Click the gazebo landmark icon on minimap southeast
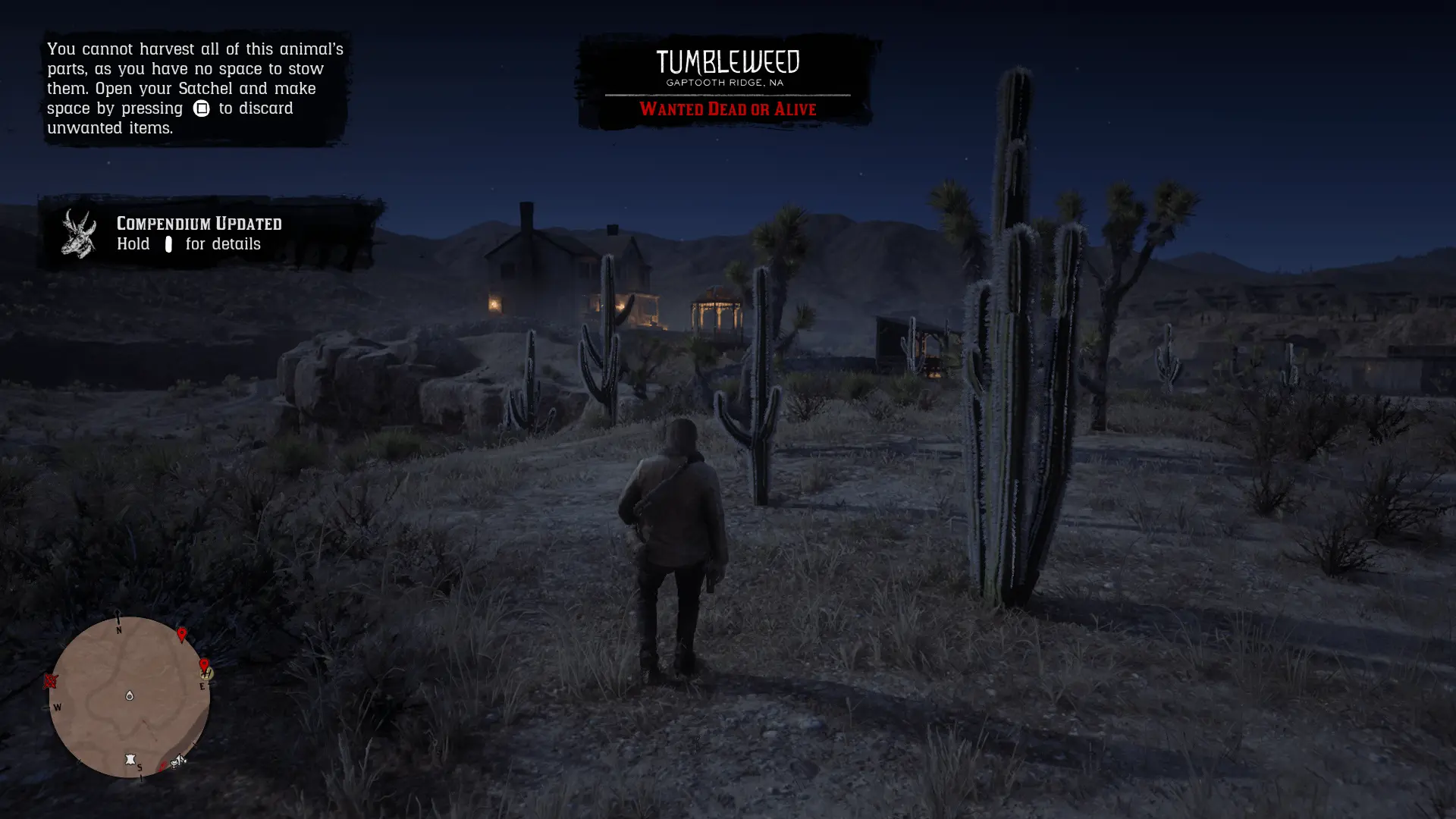1456x819 pixels. point(176,762)
